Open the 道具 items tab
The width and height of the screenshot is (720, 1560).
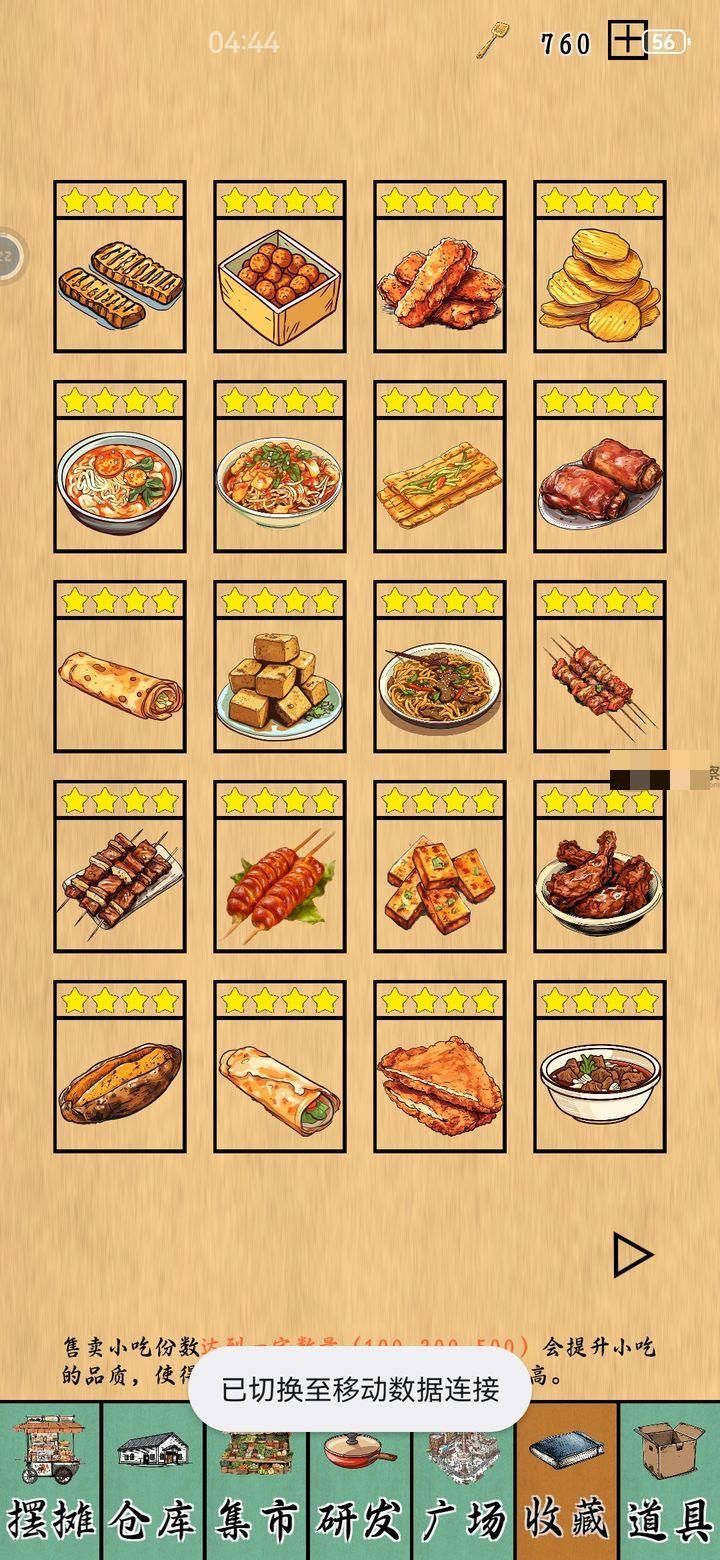668,1480
